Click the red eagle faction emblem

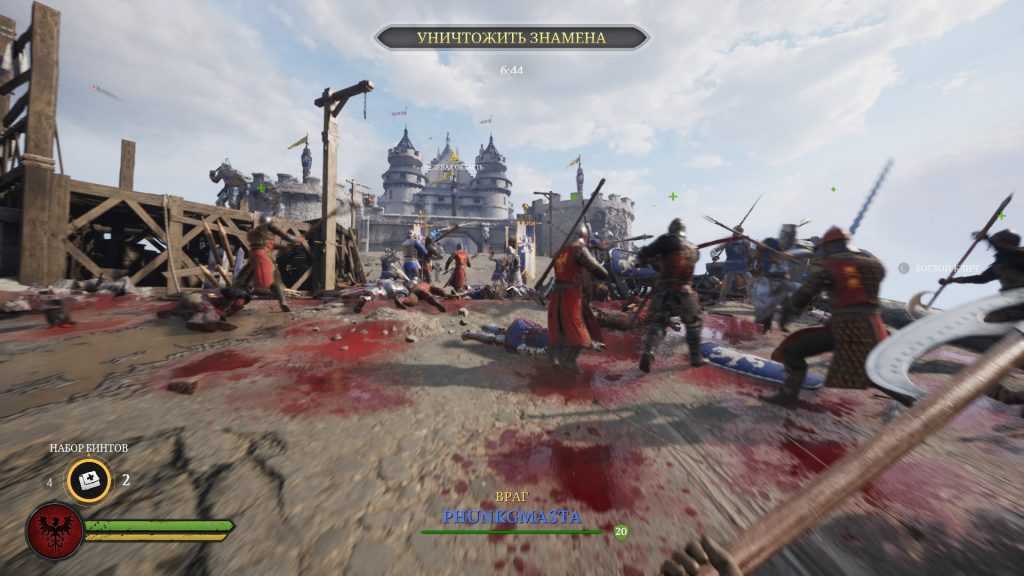tap(54, 530)
